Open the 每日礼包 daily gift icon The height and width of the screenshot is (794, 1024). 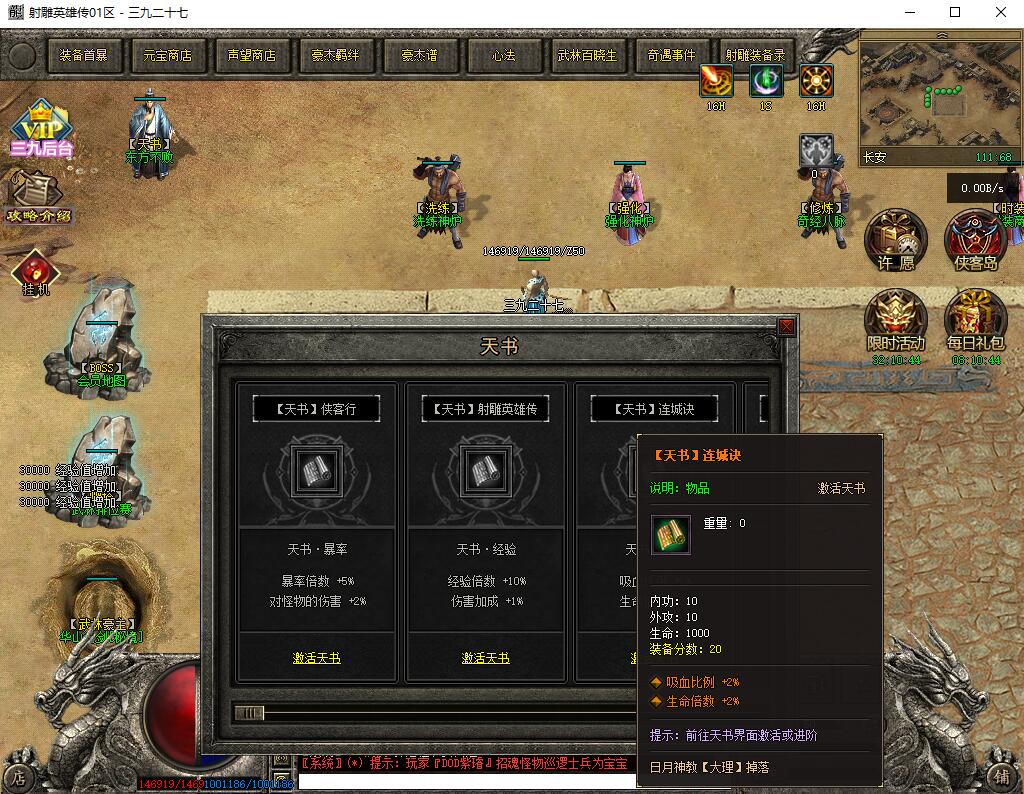click(x=975, y=319)
